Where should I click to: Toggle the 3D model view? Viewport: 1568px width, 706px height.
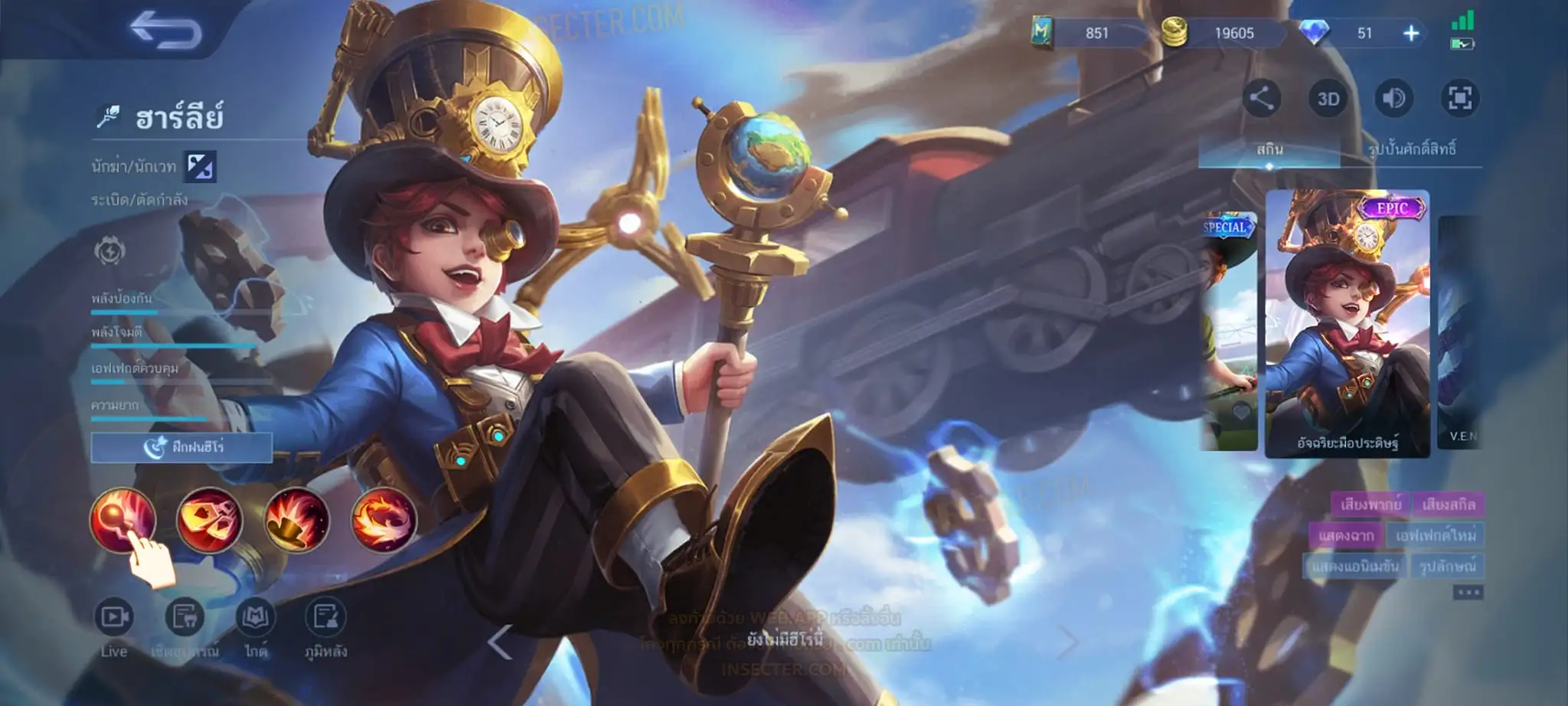point(1328,99)
